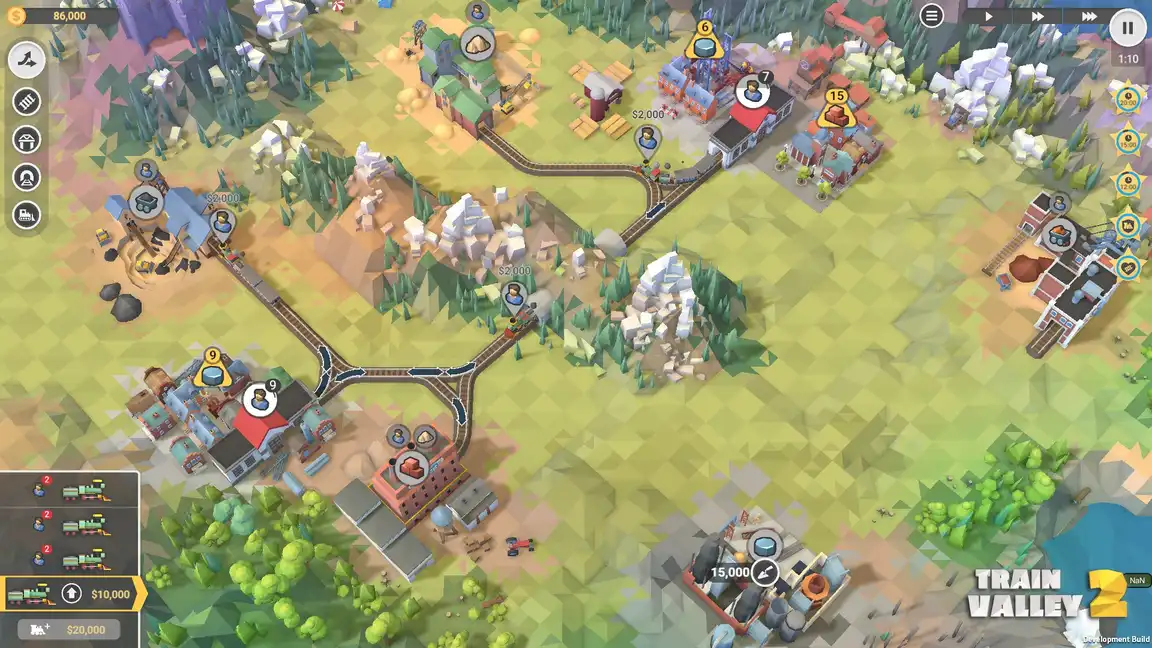Show the heart-badge star objective

coord(1128,267)
